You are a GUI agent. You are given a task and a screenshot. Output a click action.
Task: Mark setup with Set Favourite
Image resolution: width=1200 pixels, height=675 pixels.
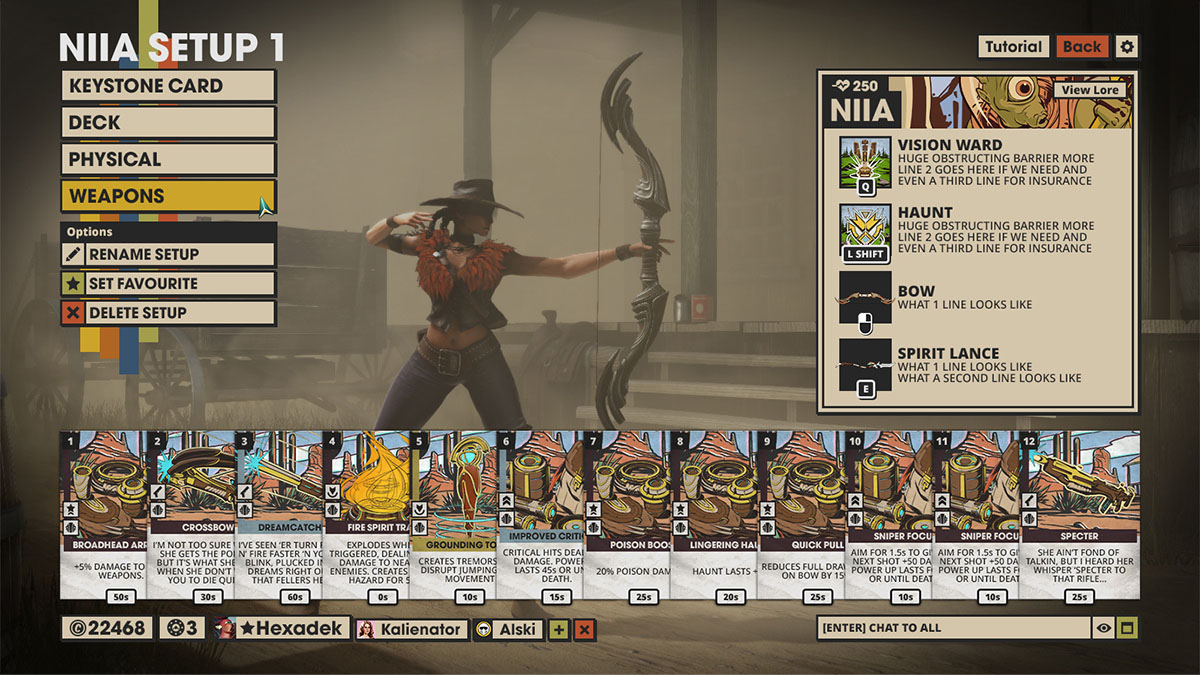(x=168, y=283)
